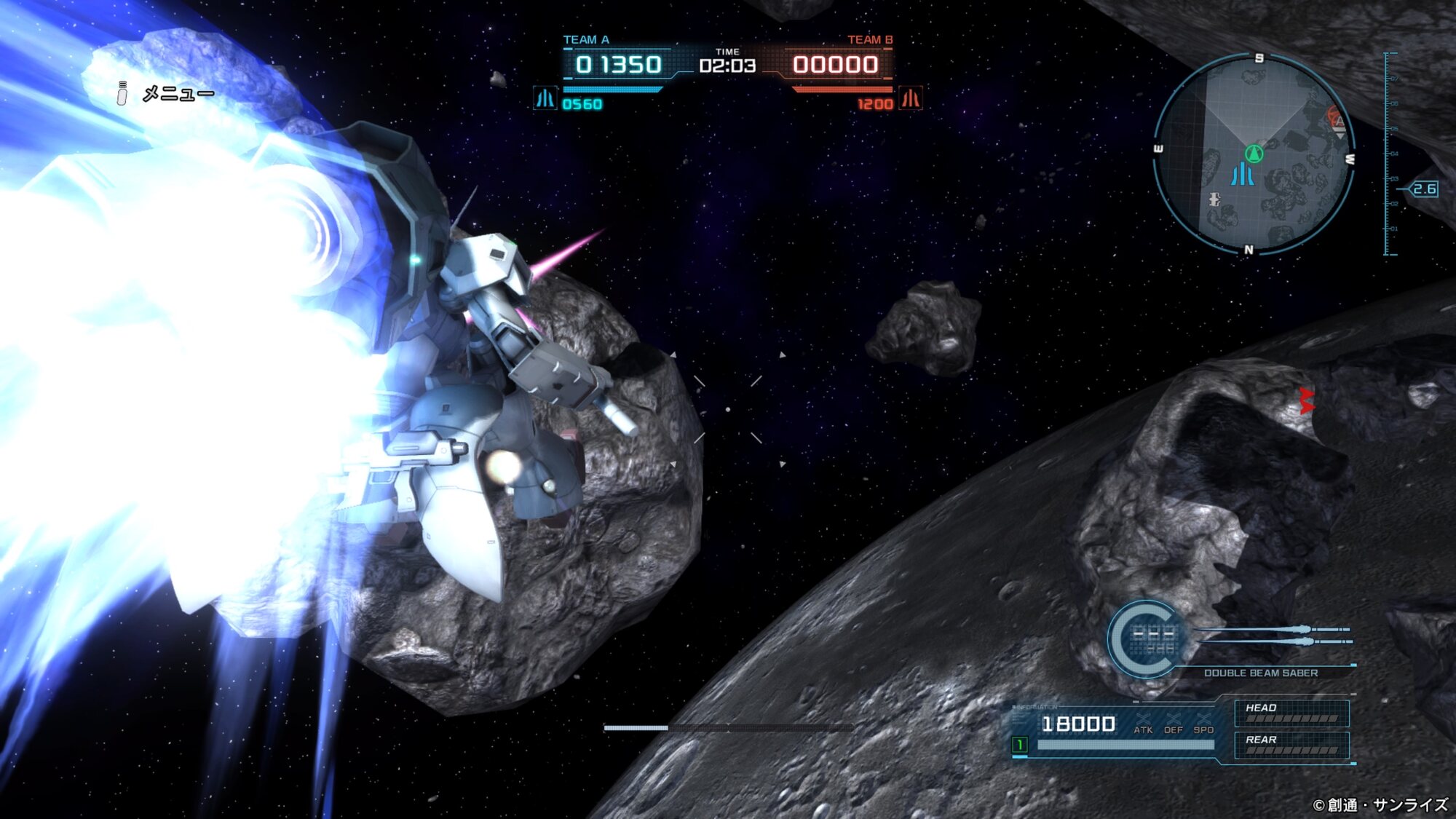The width and height of the screenshot is (1456, 819).
Task: Click the Team B red emblem icon
Action: pos(911,98)
